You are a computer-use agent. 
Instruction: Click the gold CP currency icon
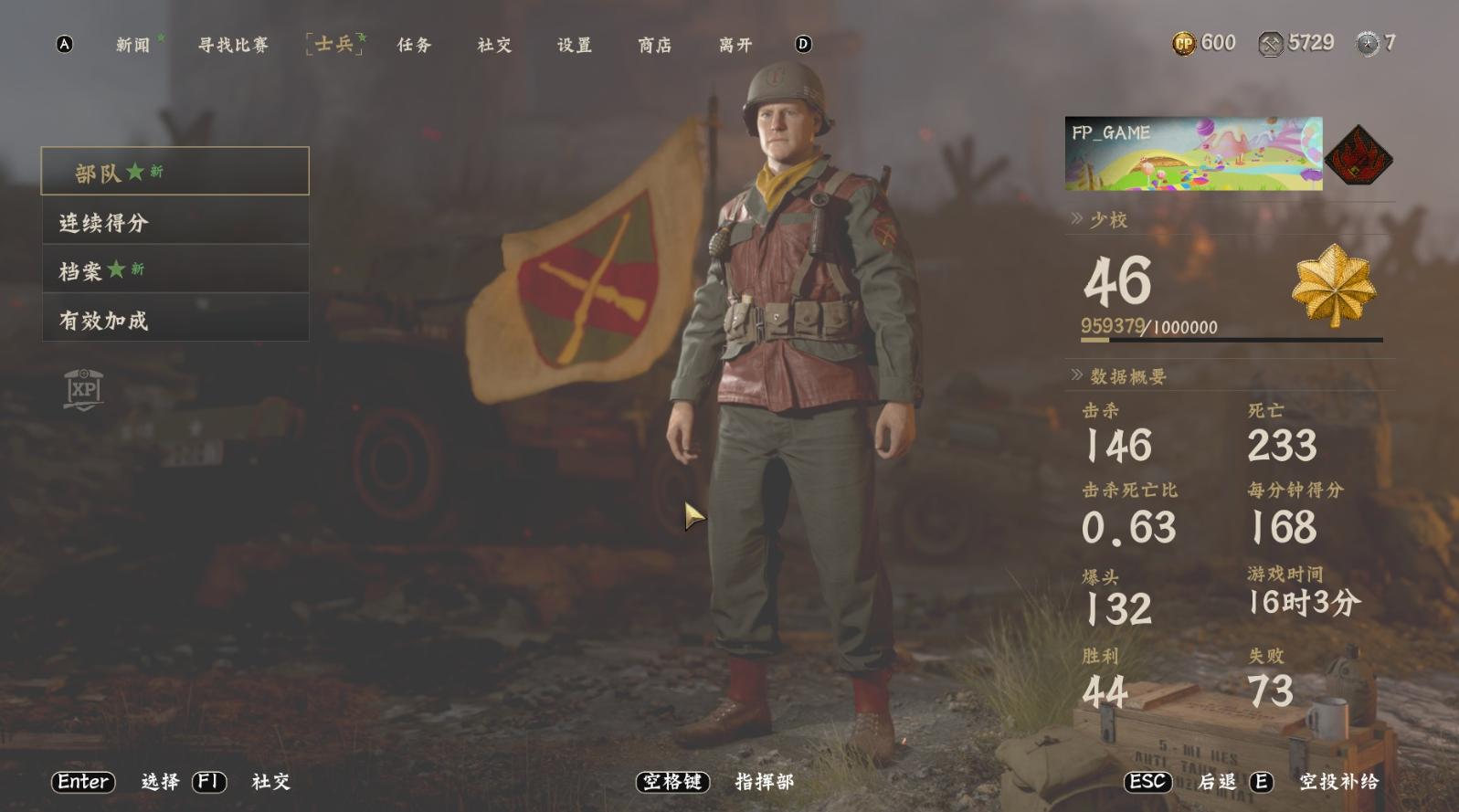coord(1184,43)
